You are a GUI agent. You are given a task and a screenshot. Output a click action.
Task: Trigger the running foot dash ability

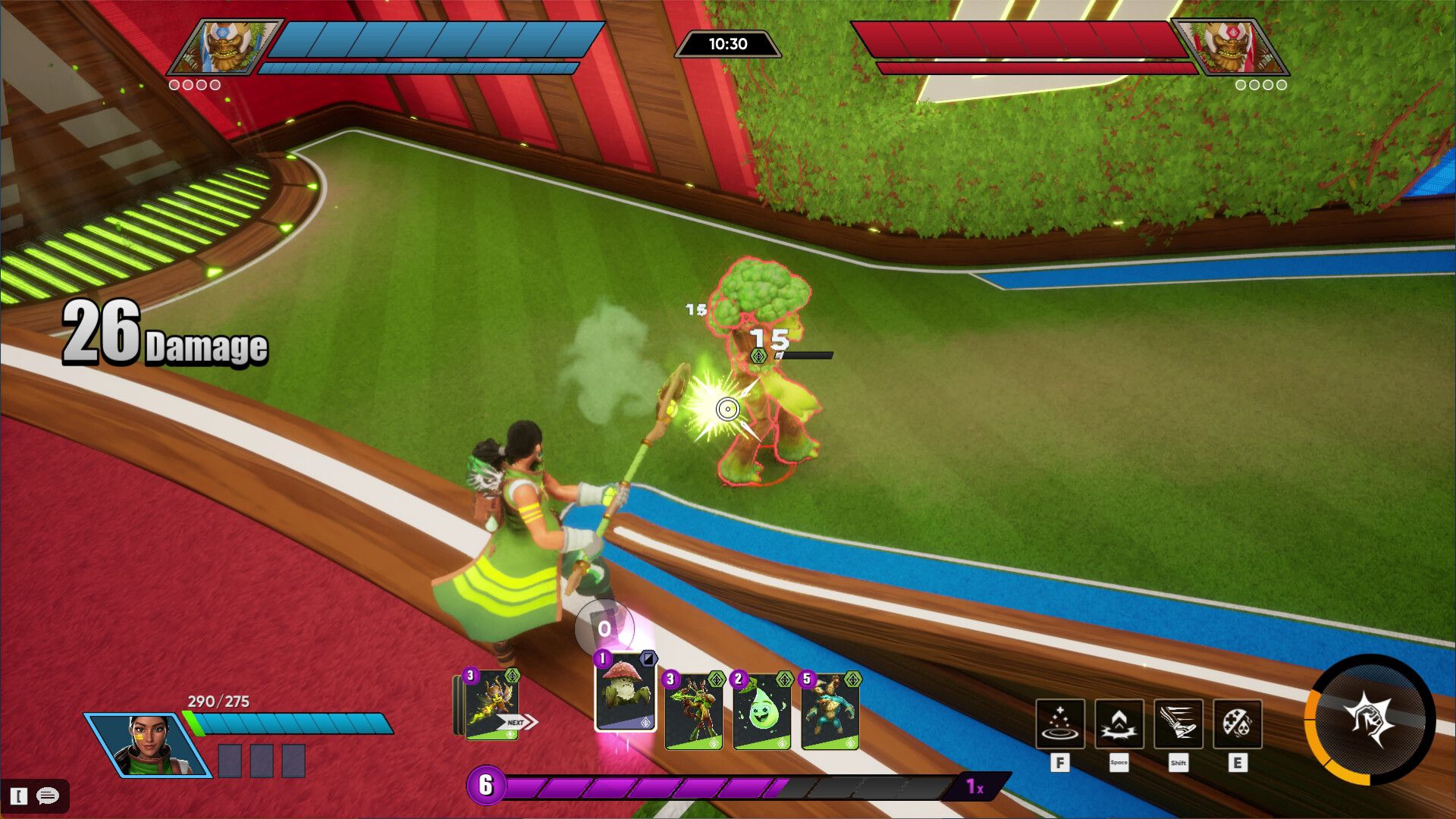tap(1178, 723)
